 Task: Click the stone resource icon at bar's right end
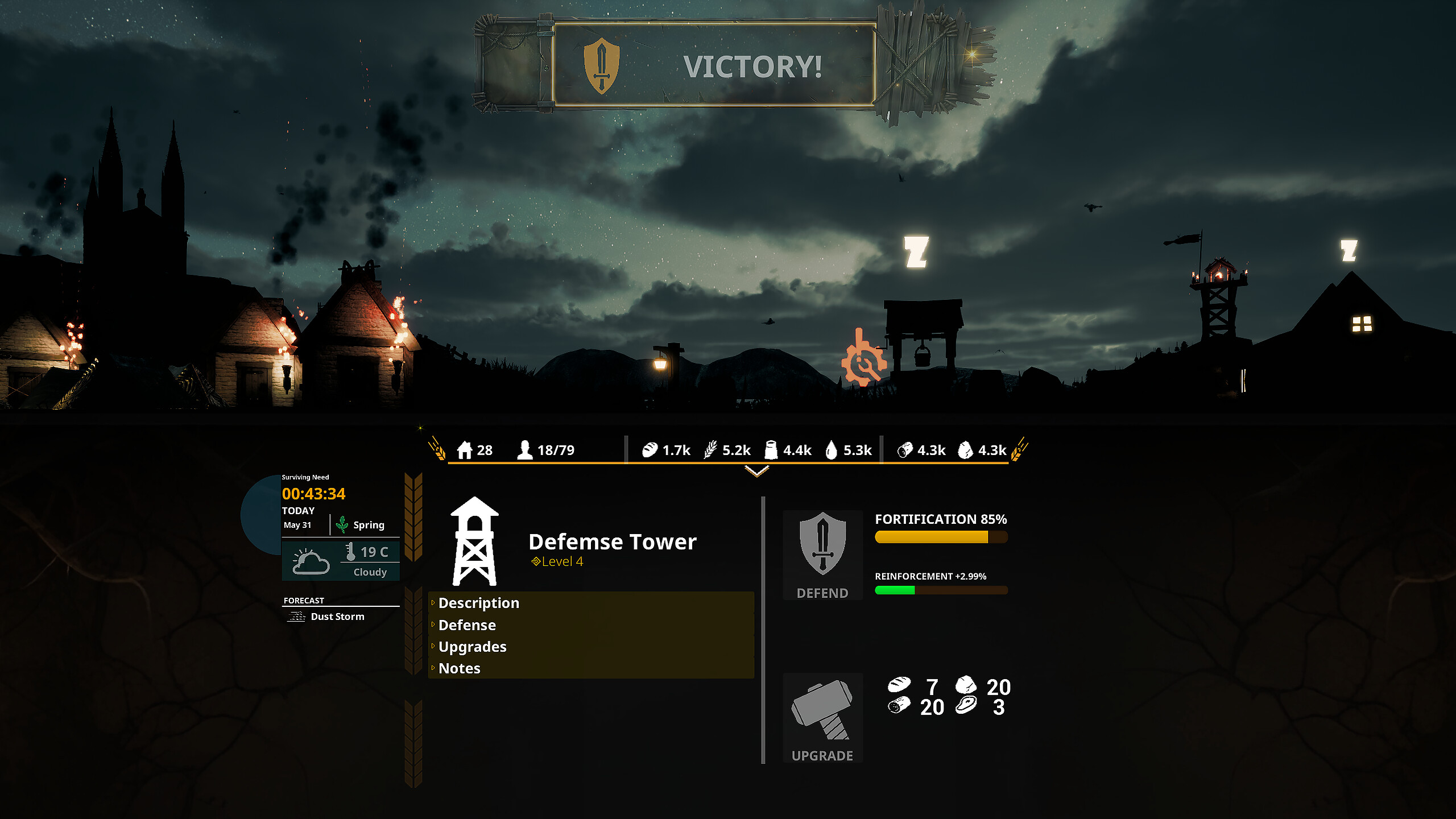pos(967,450)
